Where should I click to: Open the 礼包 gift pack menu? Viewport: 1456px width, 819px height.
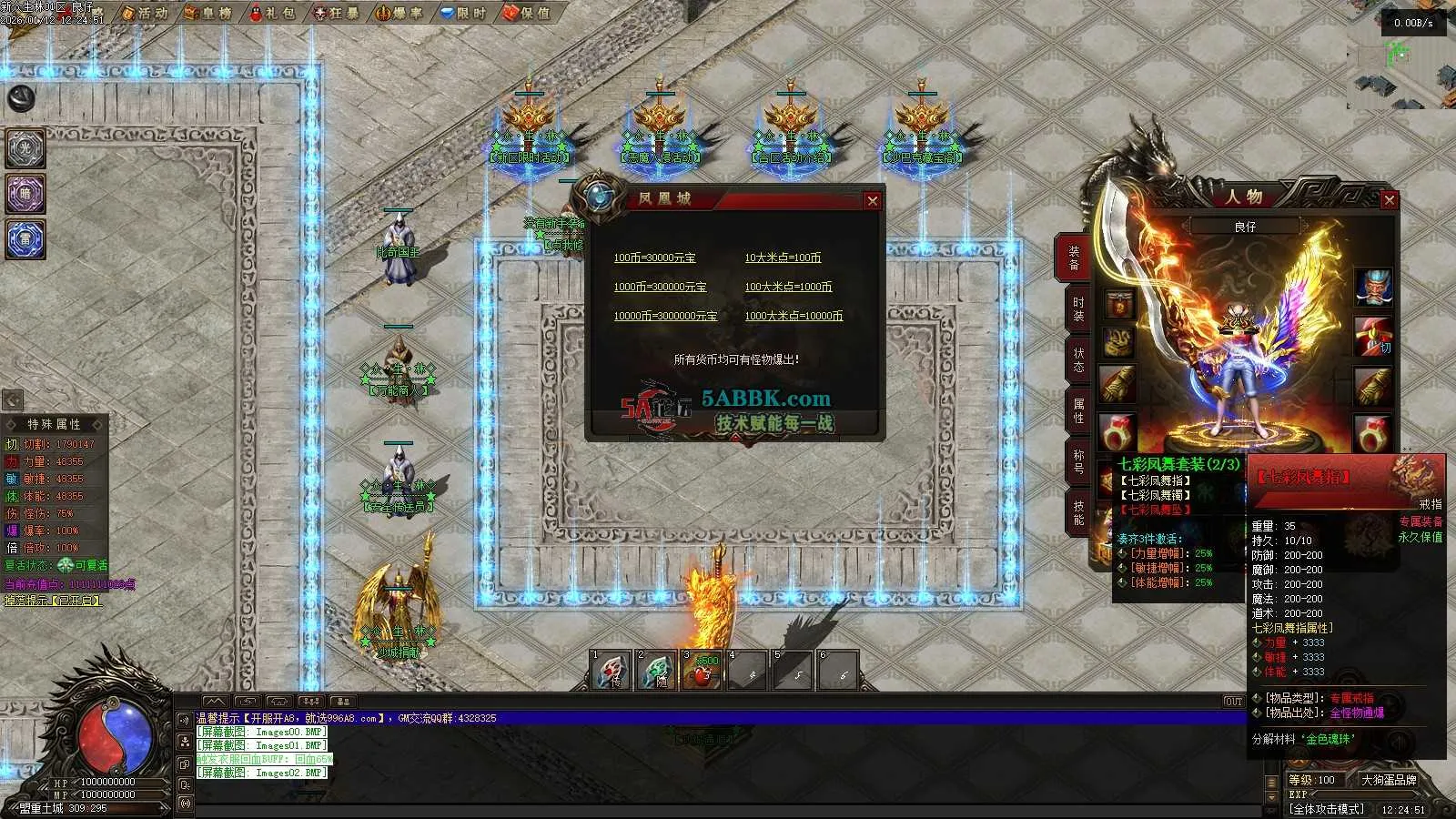272,13
